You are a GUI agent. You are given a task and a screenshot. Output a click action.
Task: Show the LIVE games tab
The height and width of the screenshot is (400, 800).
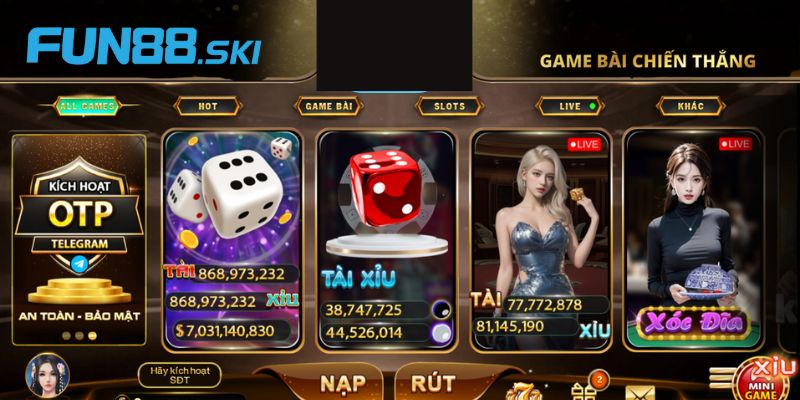[x=570, y=106]
